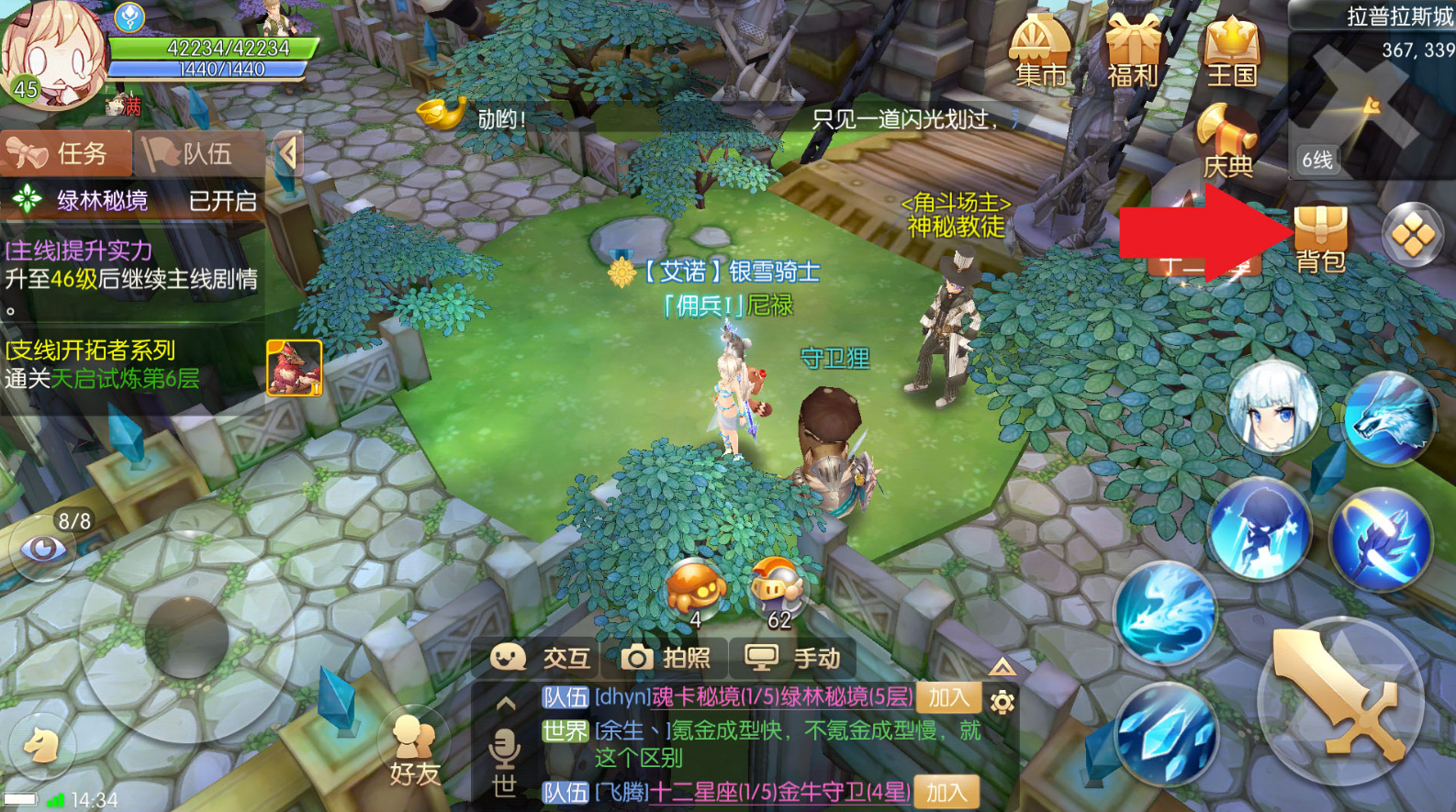Select the 提升实力 main quest entry
1456x812 pixels.
(x=131, y=266)
